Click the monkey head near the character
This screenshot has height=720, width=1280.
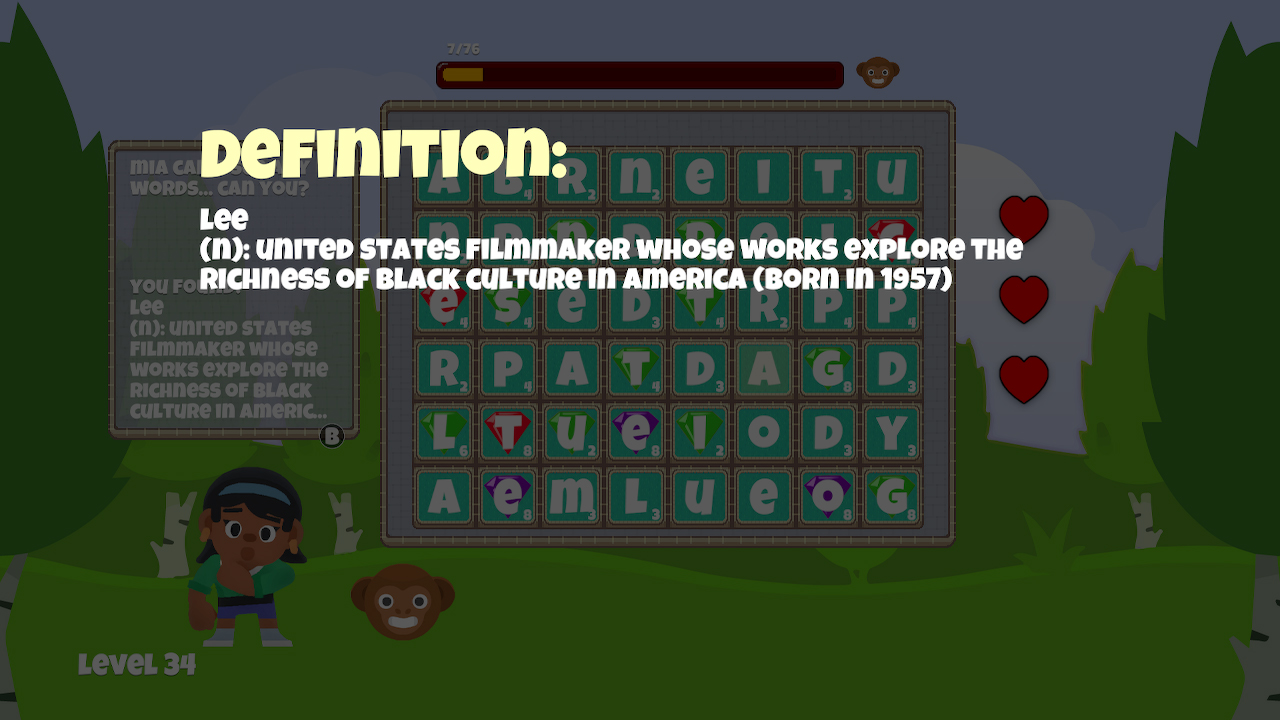pos(400,600)
